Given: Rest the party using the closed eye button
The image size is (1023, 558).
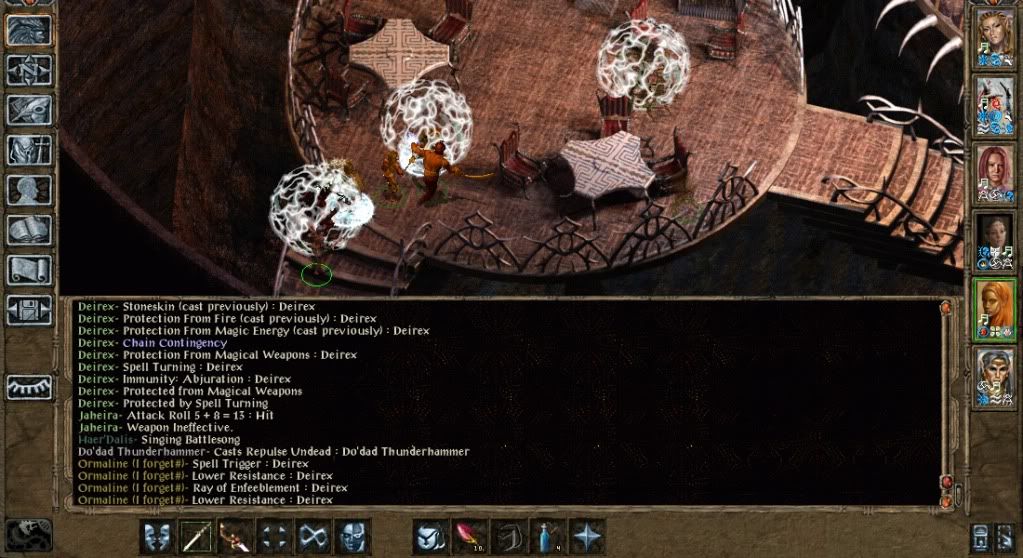Looking at the screenshot, I should coord(29,387).
